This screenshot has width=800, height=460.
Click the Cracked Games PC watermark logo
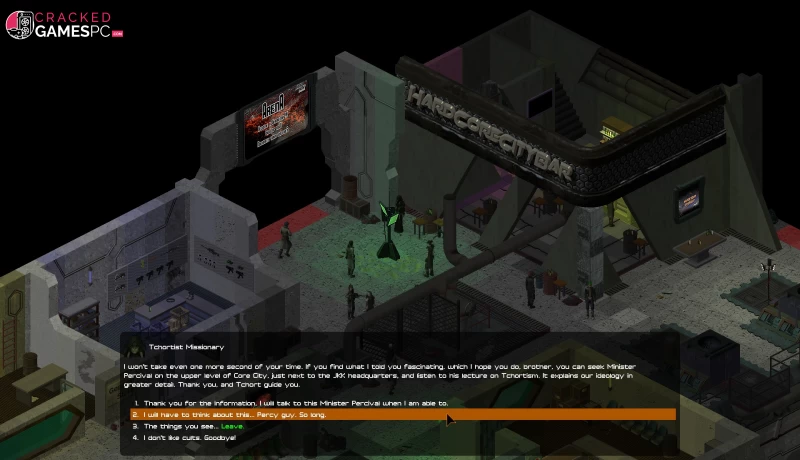click(x=63, y=25)
